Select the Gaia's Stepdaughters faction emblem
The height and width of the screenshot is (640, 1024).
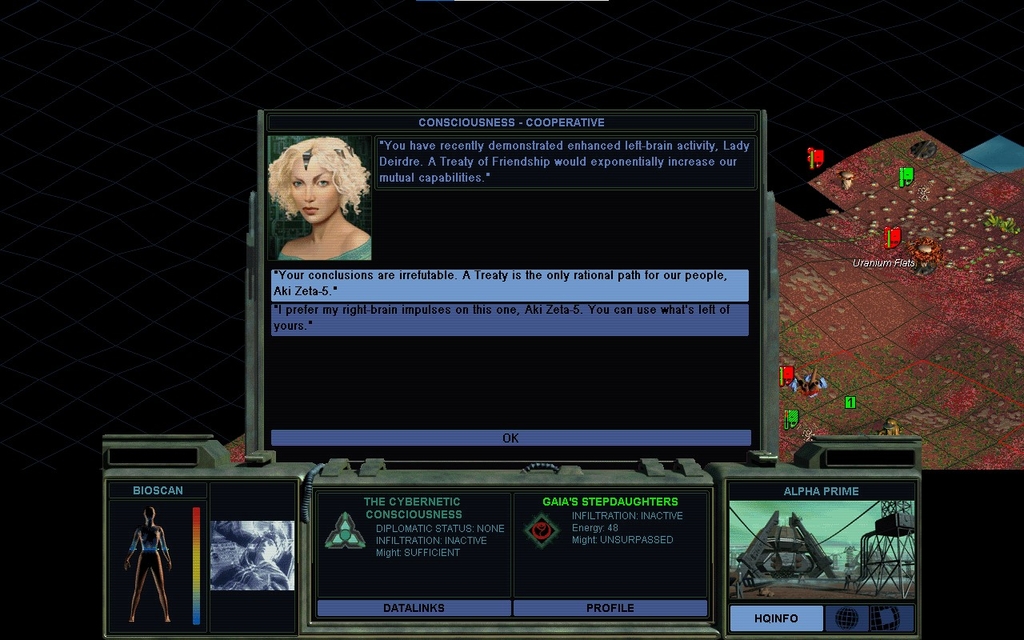[541, 529]
